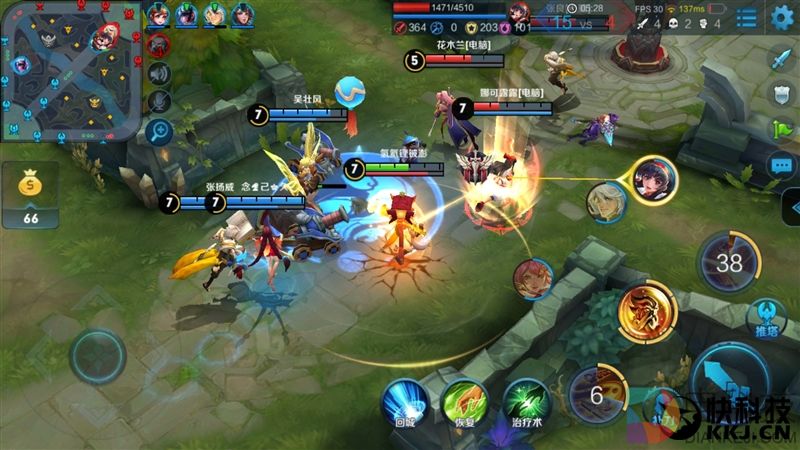Open the scoreboard list icon
This screenshot has height=450, width=800.
[746, 18]
